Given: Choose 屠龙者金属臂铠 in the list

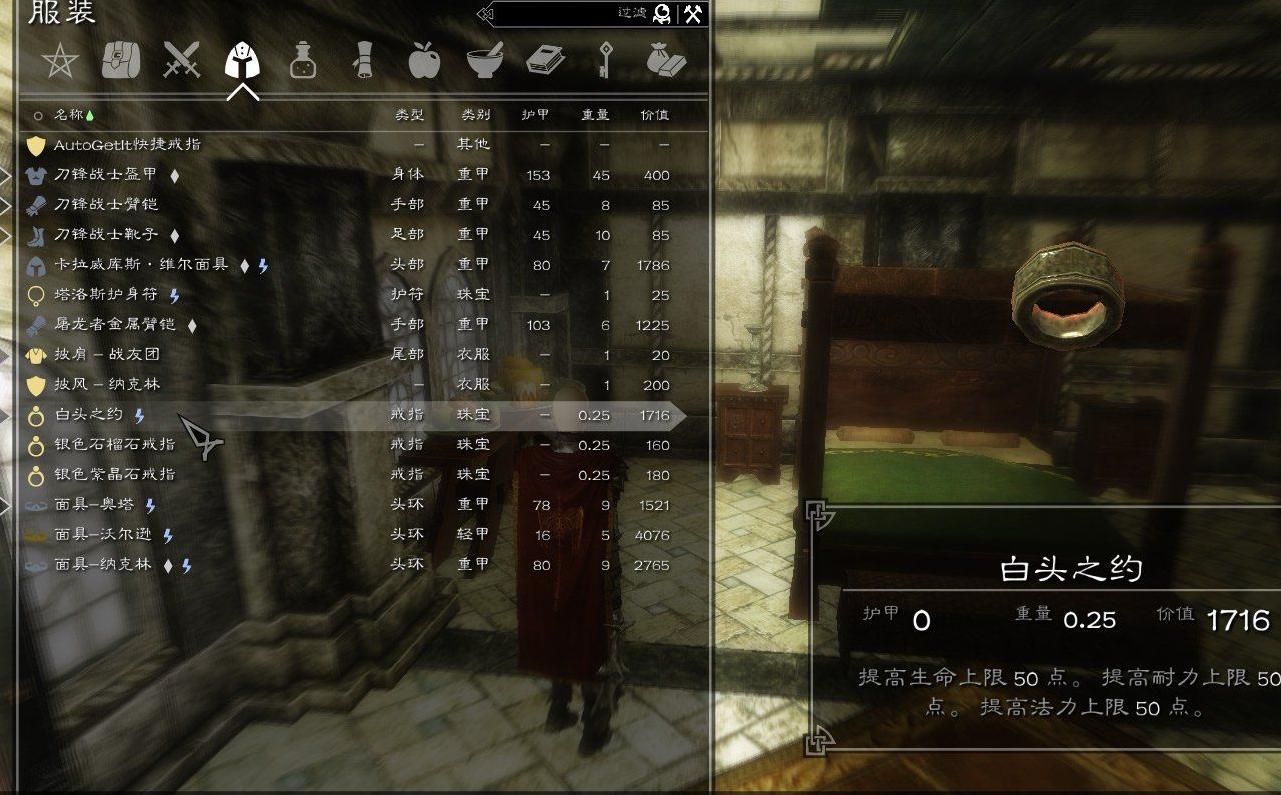Looking at the screenshot, I should 115,325.
